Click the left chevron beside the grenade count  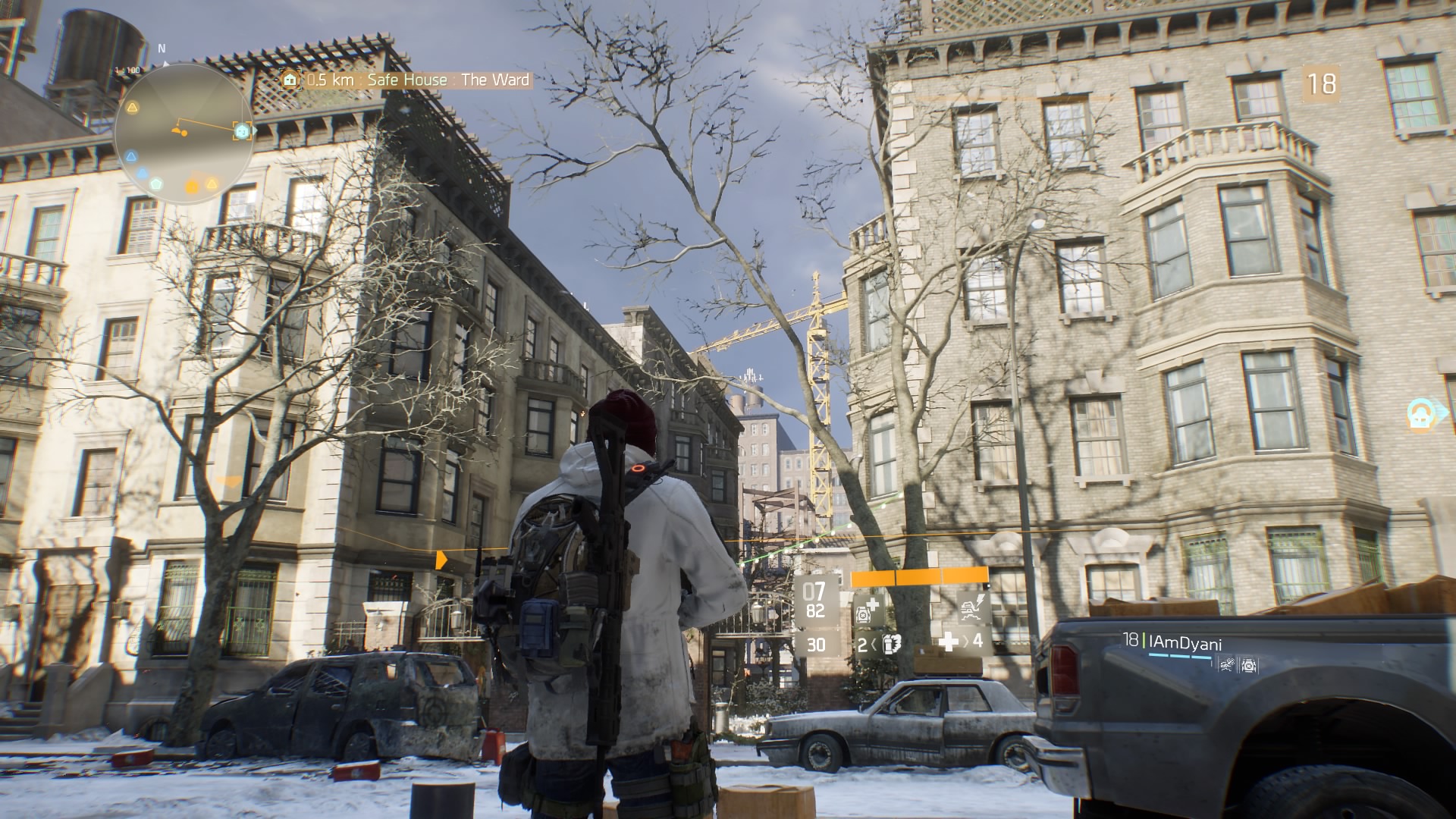pyautogui.click(x=874, y=645)
